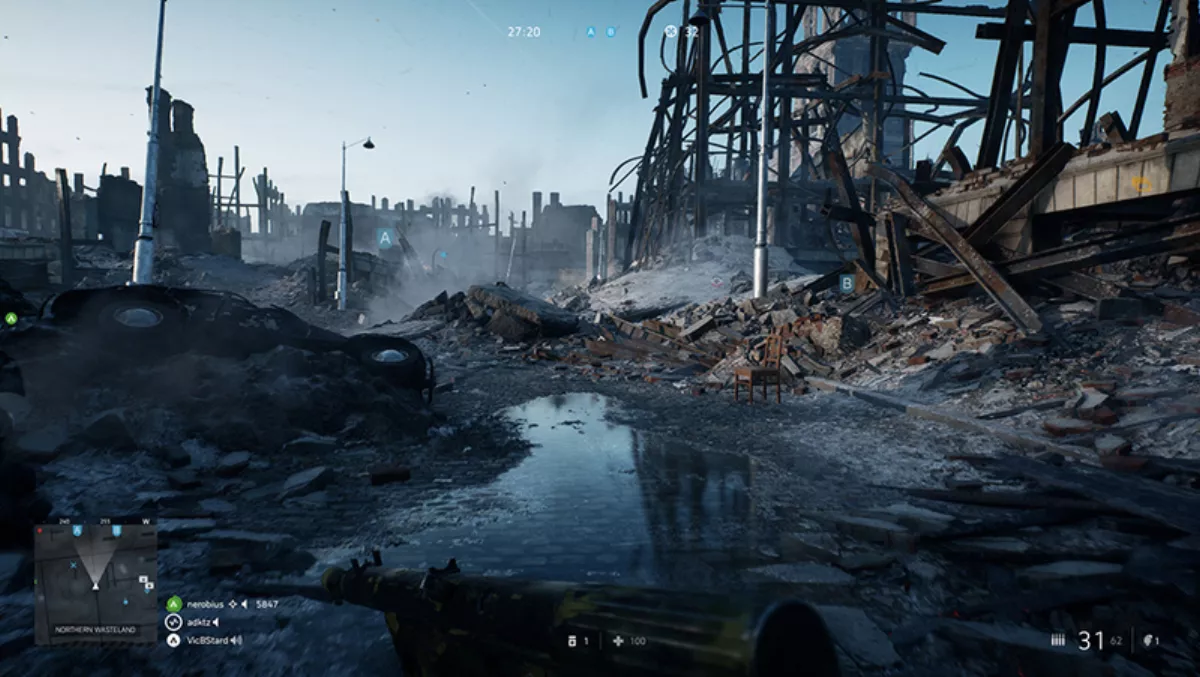Screen dimensions: 1200x677
Task: Select squad member nerobius in squad list
Action: [207, 604]
